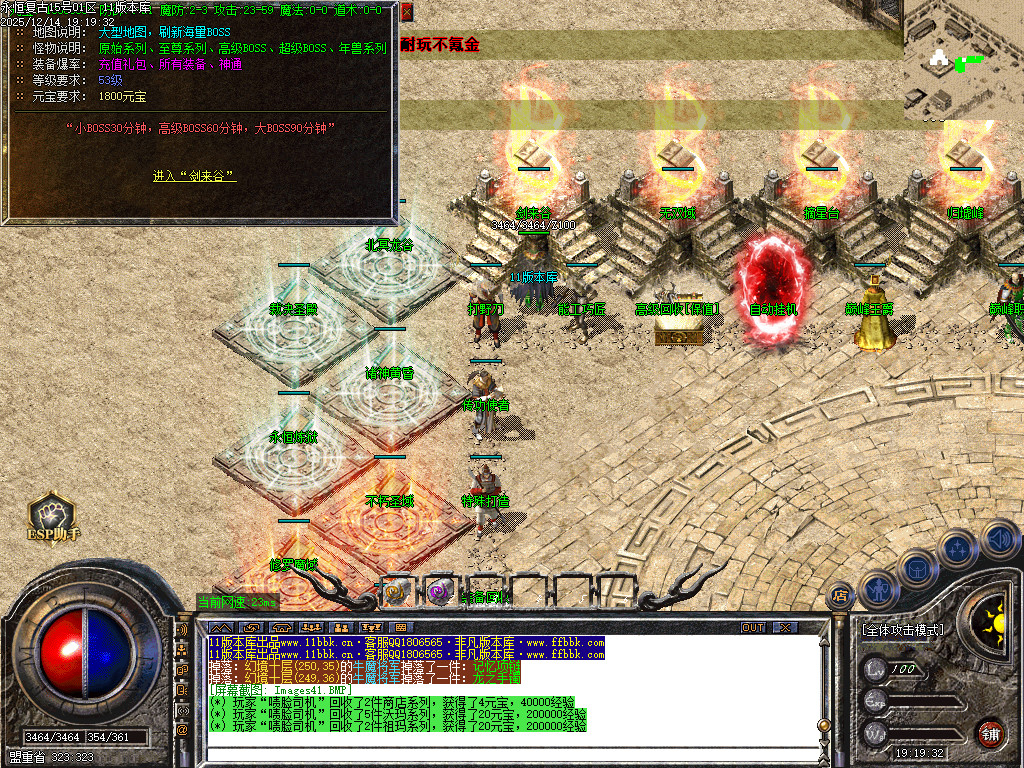Open the skills sparkle icon
The image size is (1024, 768).
[x=957, y=548]
